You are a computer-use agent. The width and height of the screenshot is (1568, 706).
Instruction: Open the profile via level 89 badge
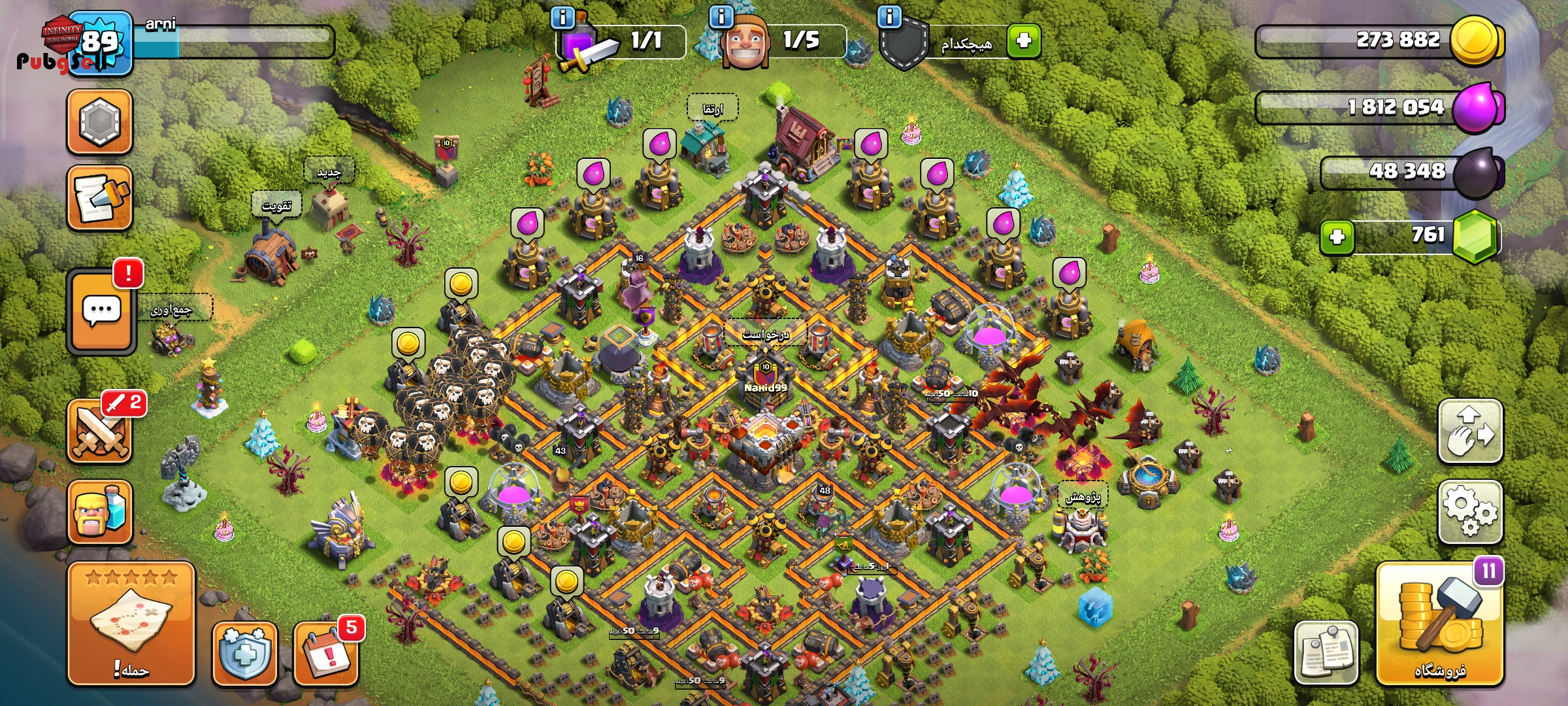[x=100, y=43]
